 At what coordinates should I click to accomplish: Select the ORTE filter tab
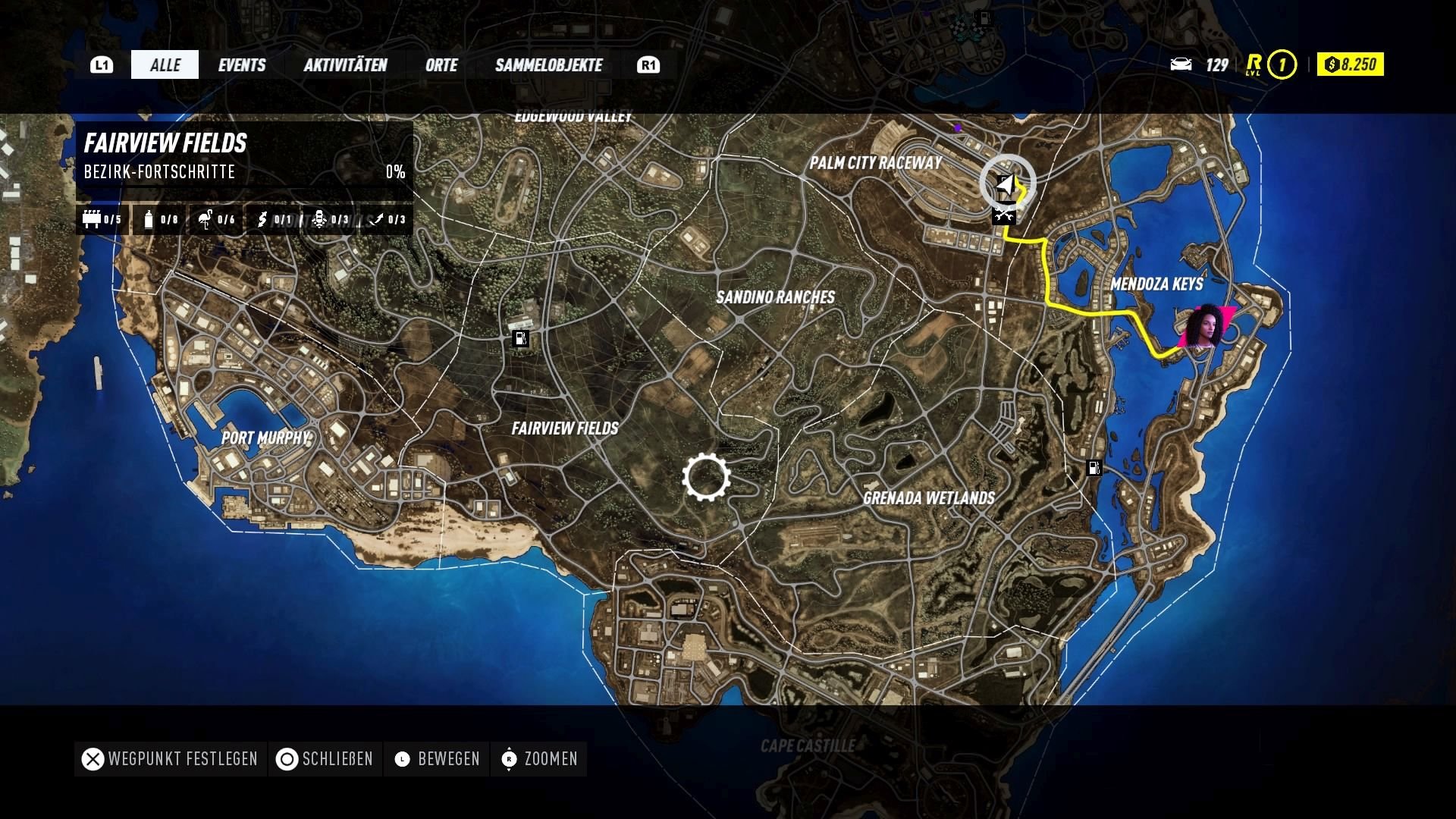442,65
